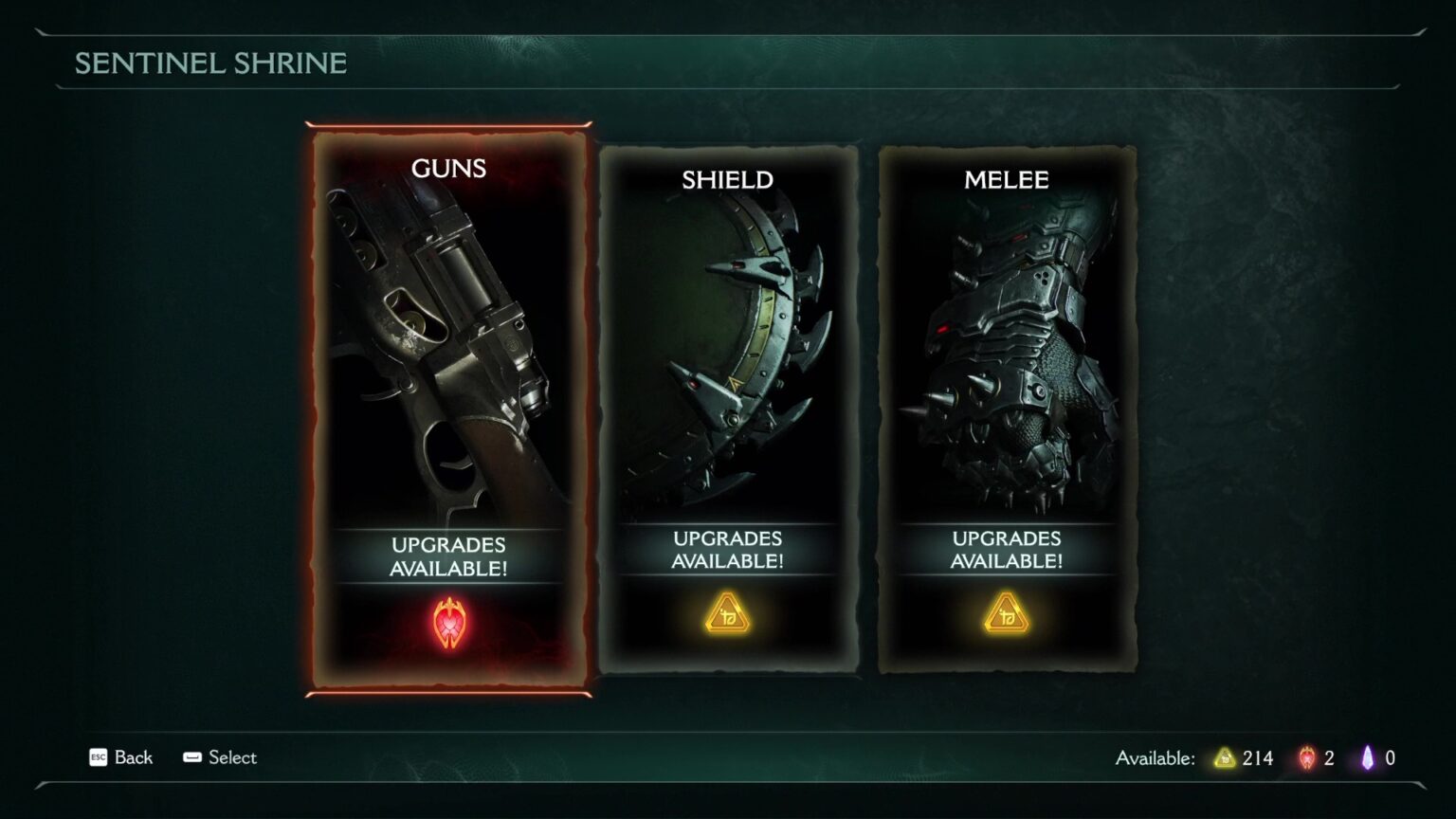Screen dimensions: 1456x819
Task: Go back from the Sentinel Shrine
Action: point(120,757)
